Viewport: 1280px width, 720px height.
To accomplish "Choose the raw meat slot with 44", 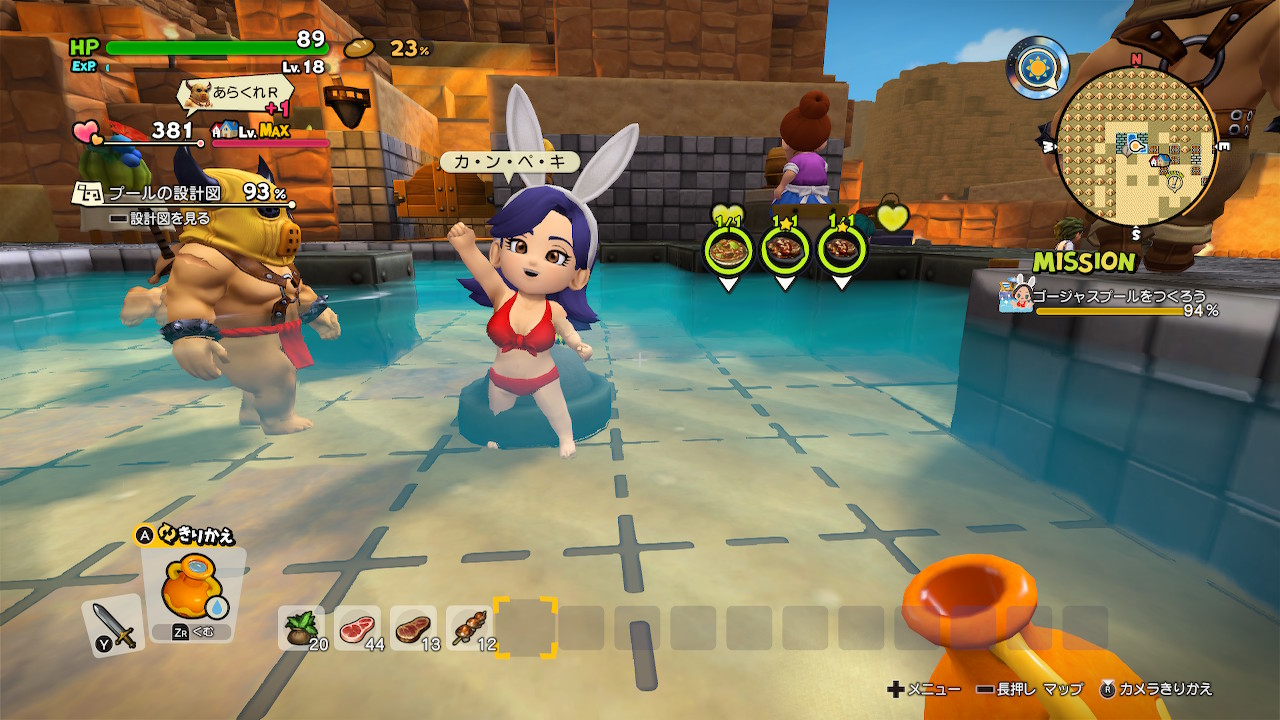I will click(x=357, y=628).
